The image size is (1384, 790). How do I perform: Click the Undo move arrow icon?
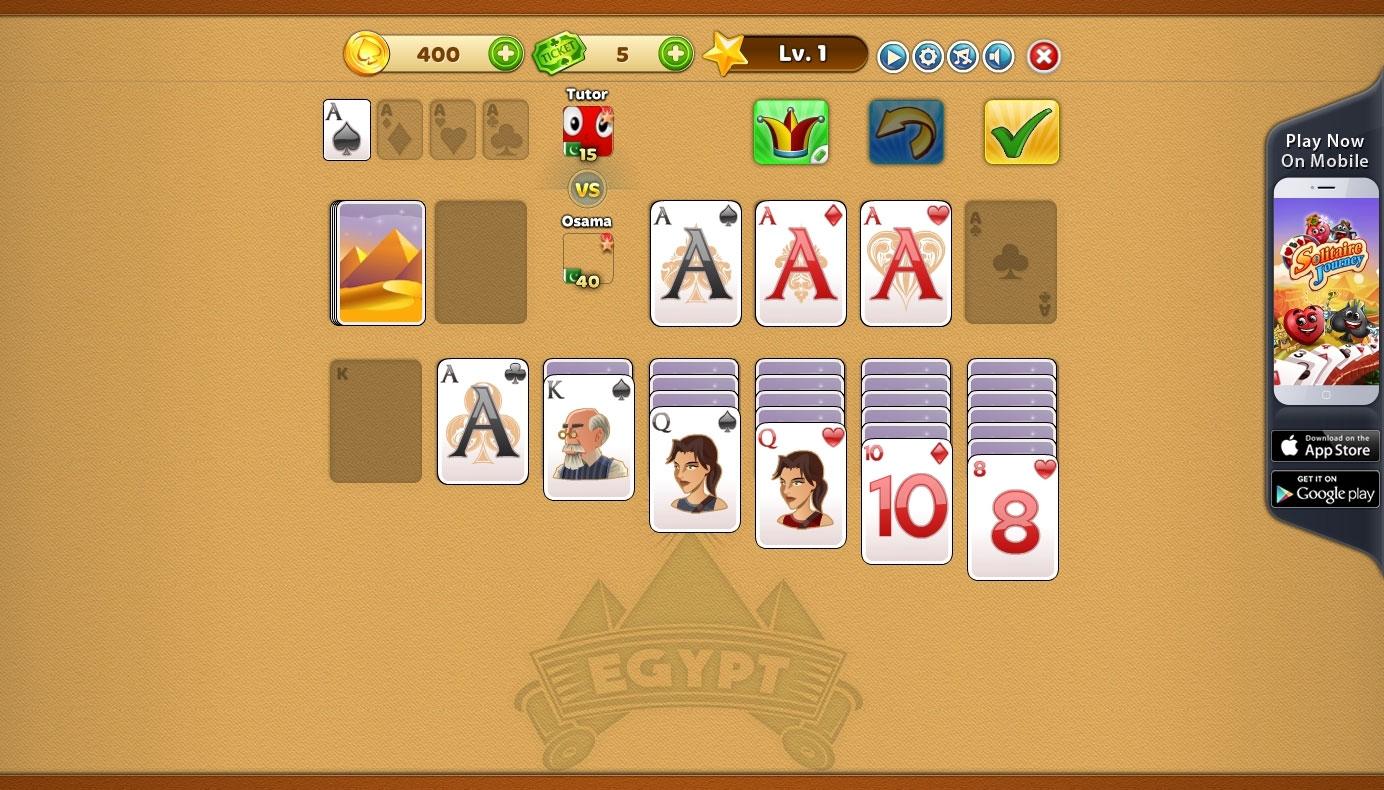[906, 131]
